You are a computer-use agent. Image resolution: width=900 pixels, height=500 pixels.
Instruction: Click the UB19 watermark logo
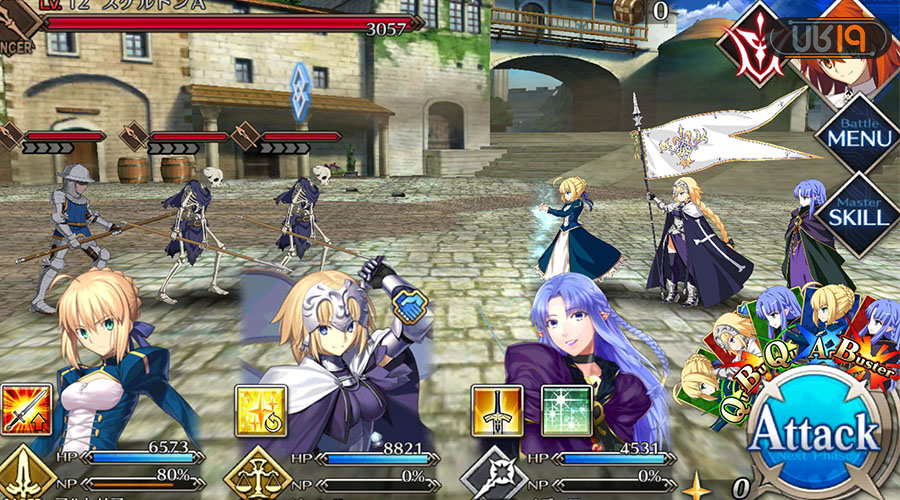[840, 38]
